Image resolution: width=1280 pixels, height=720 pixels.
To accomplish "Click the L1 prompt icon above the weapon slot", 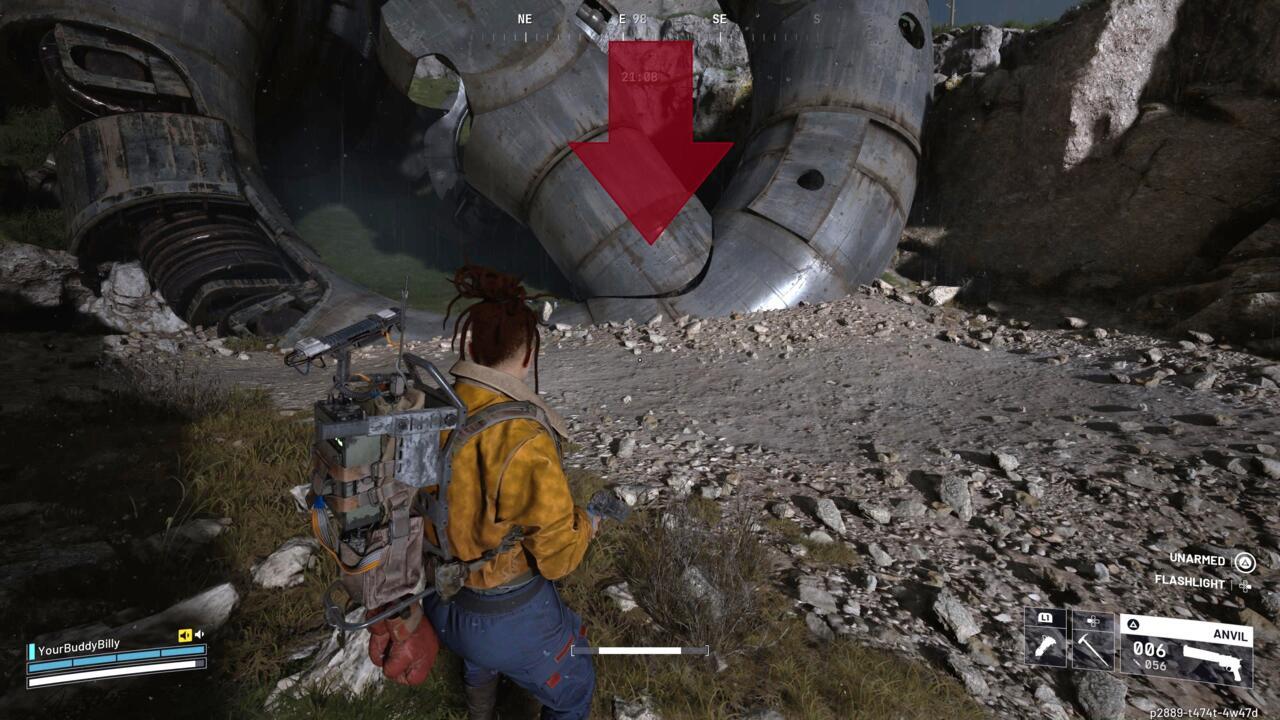I will [x=1044, y=618].
